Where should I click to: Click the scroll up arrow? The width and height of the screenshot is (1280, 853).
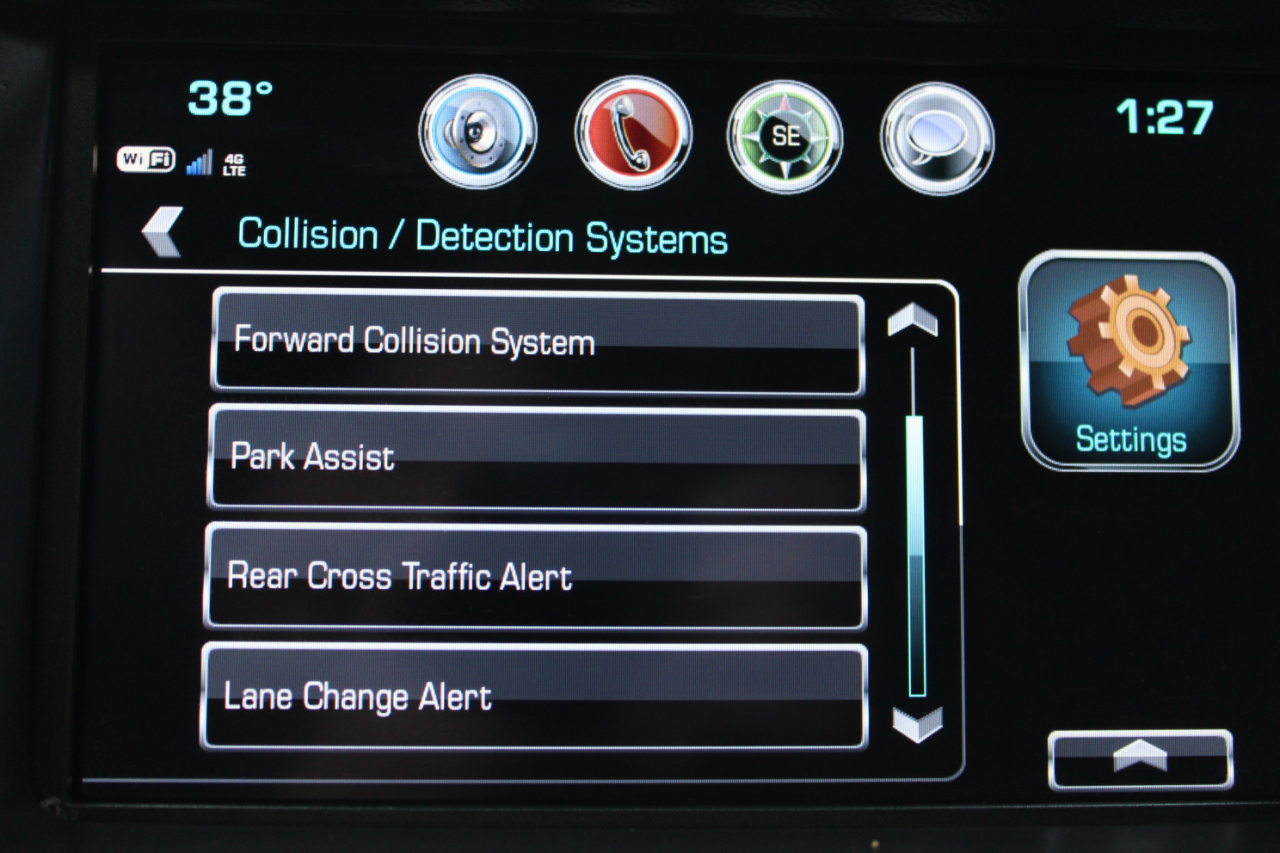coord(913,320)
